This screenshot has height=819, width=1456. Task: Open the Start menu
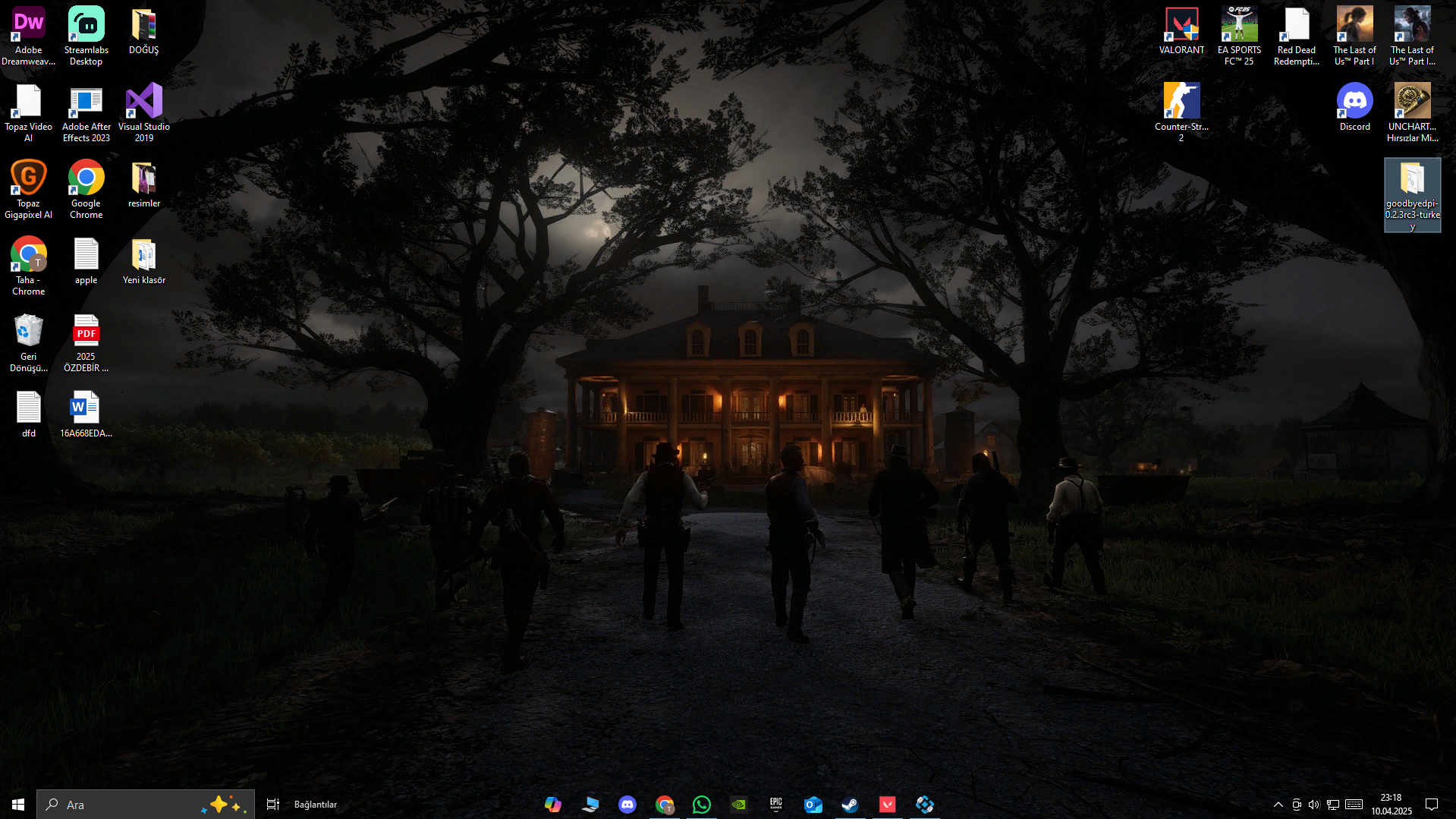pyautogui.click(x=17, y=804)
